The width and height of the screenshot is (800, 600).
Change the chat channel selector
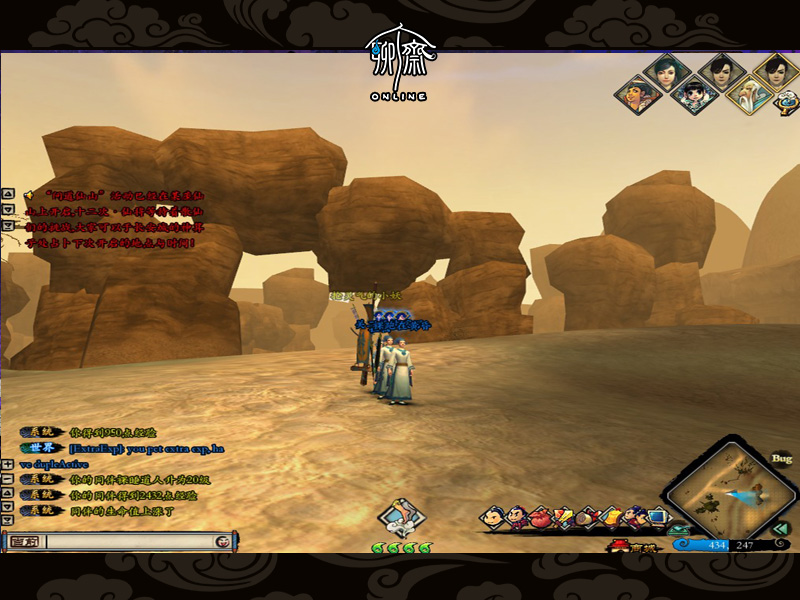pos(22,542)
